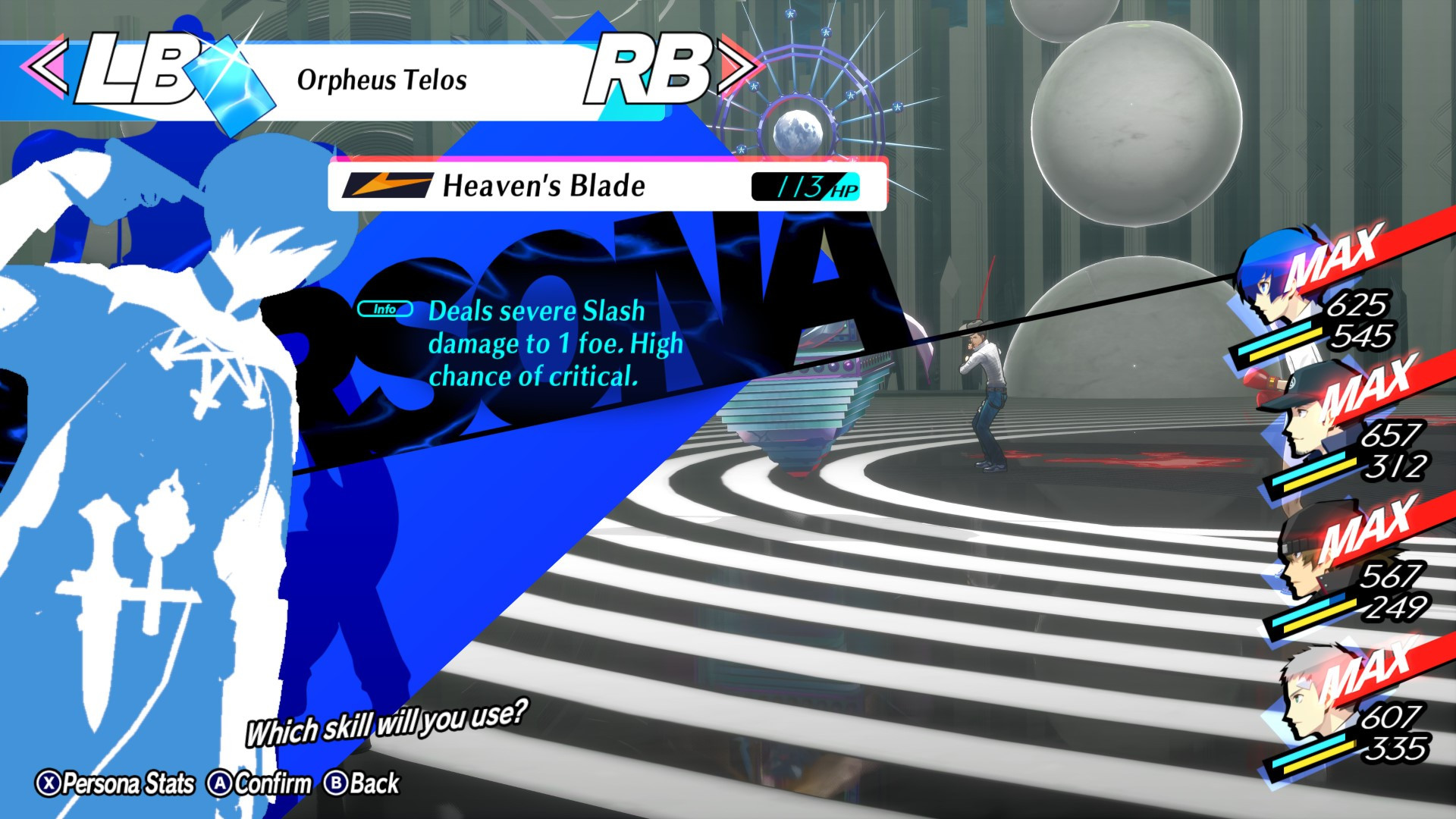This screenshot has width=1456, height=819.
Task: Select the Orpheus Telos name banner
Action: [383, 78]
